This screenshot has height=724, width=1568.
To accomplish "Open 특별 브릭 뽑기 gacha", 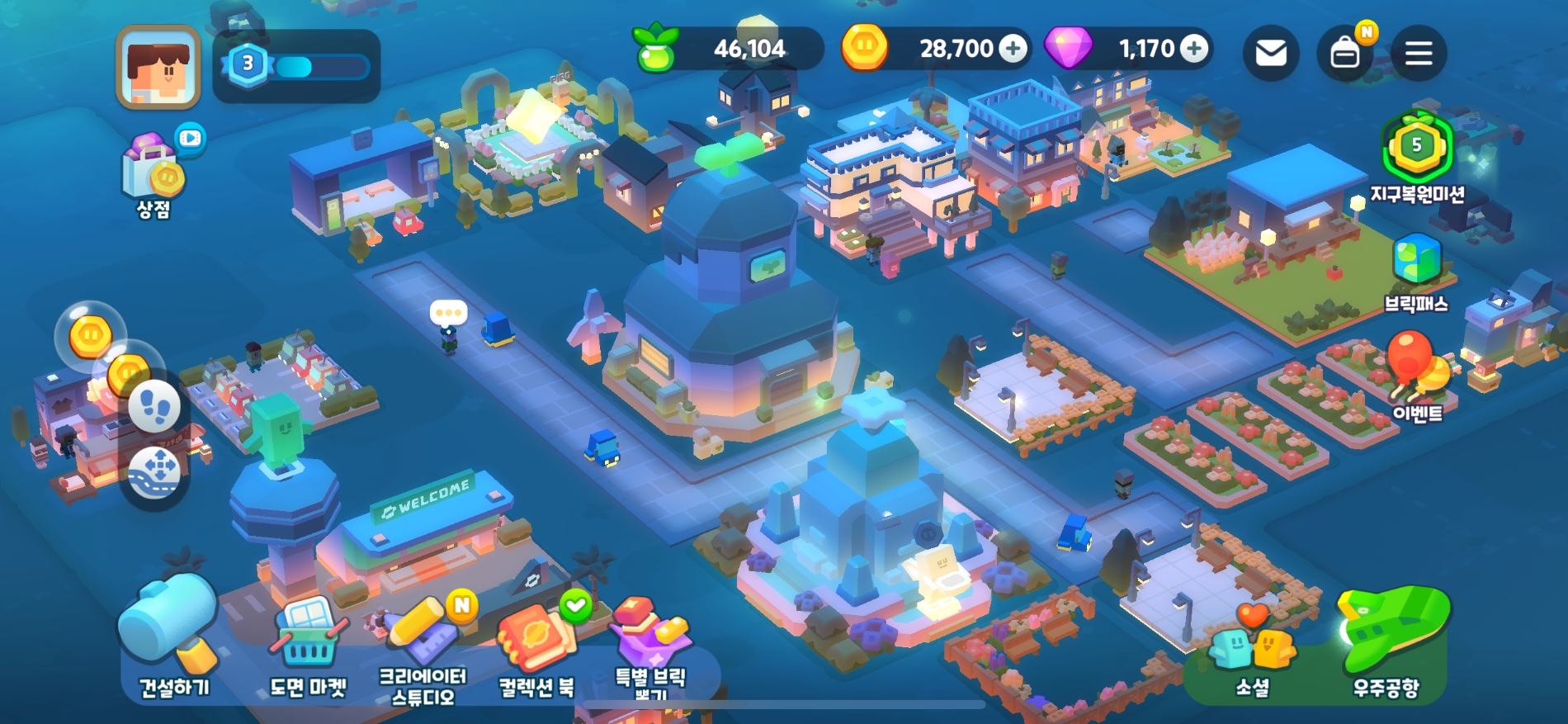I will coord(650,648).
